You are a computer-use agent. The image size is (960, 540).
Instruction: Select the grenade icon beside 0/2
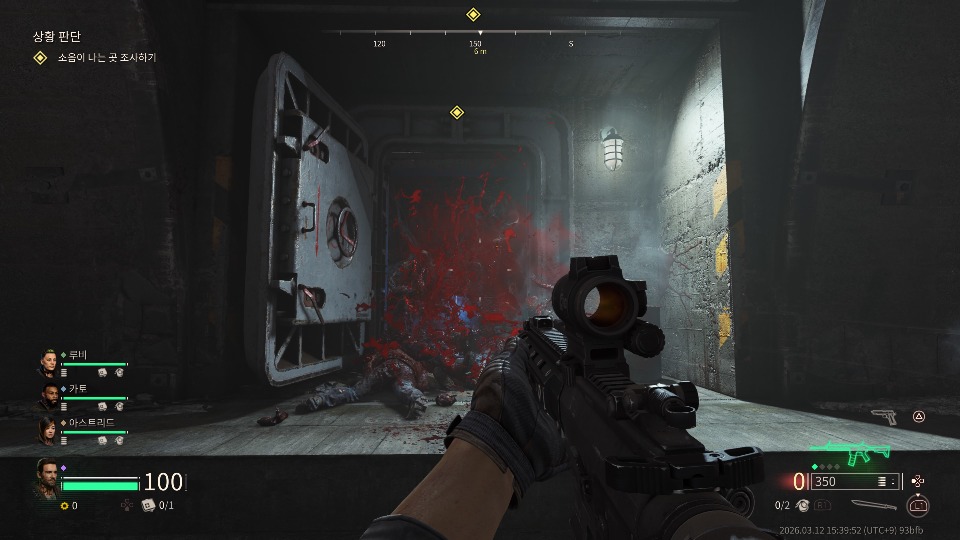tap(808, 505)
